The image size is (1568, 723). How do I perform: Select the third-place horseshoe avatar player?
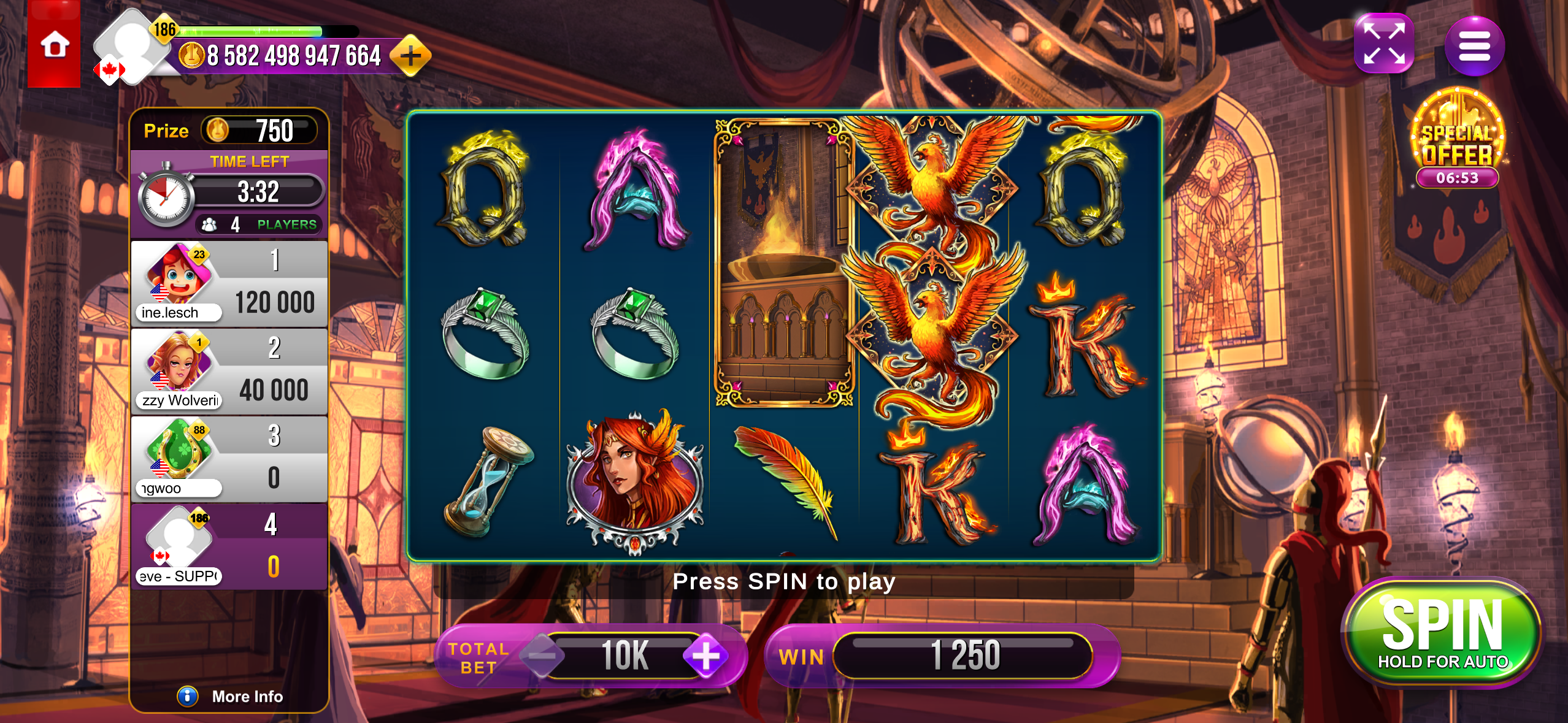click(229, 459)
